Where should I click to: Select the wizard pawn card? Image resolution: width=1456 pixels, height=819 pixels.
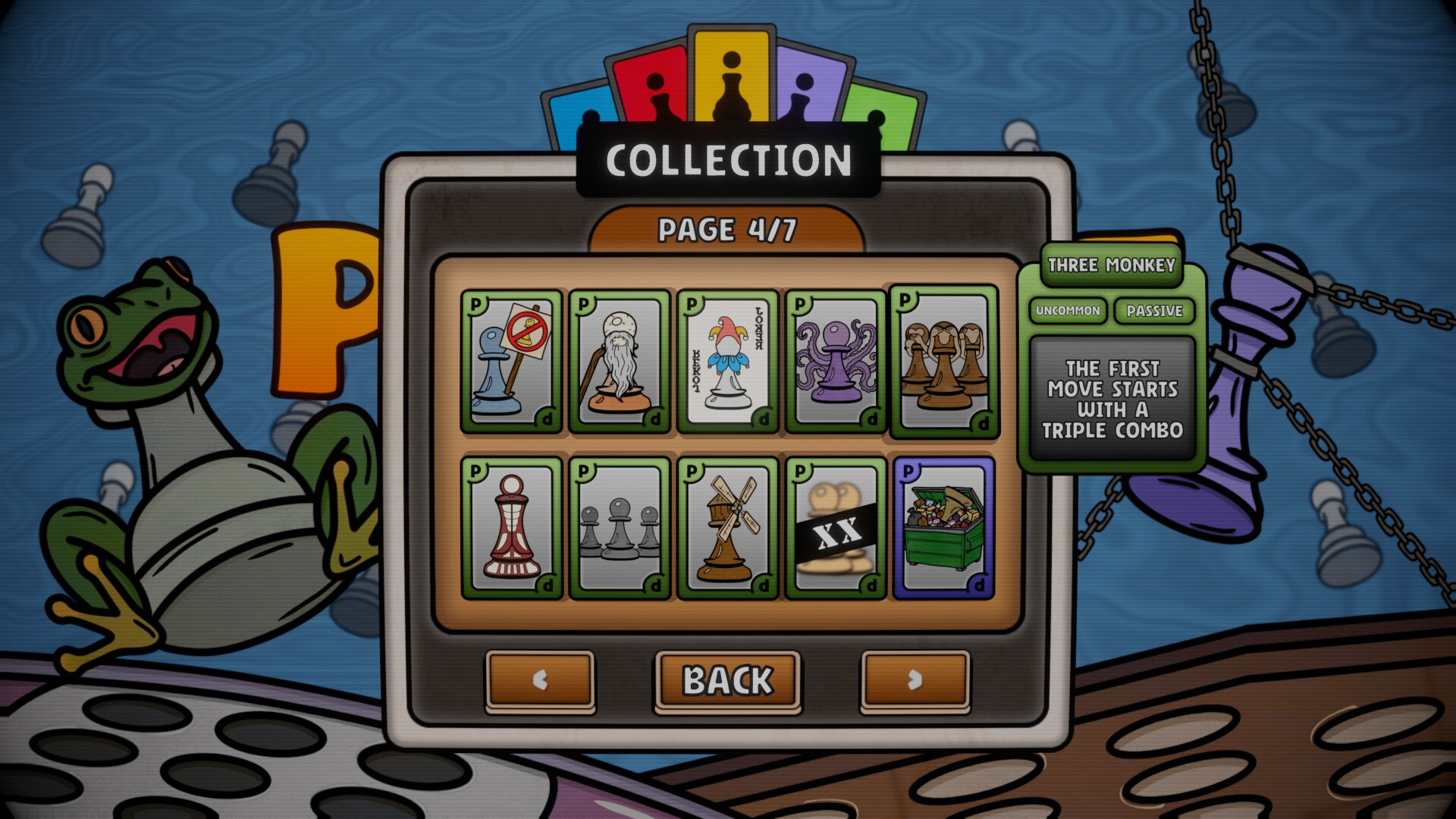pos(620,362)
